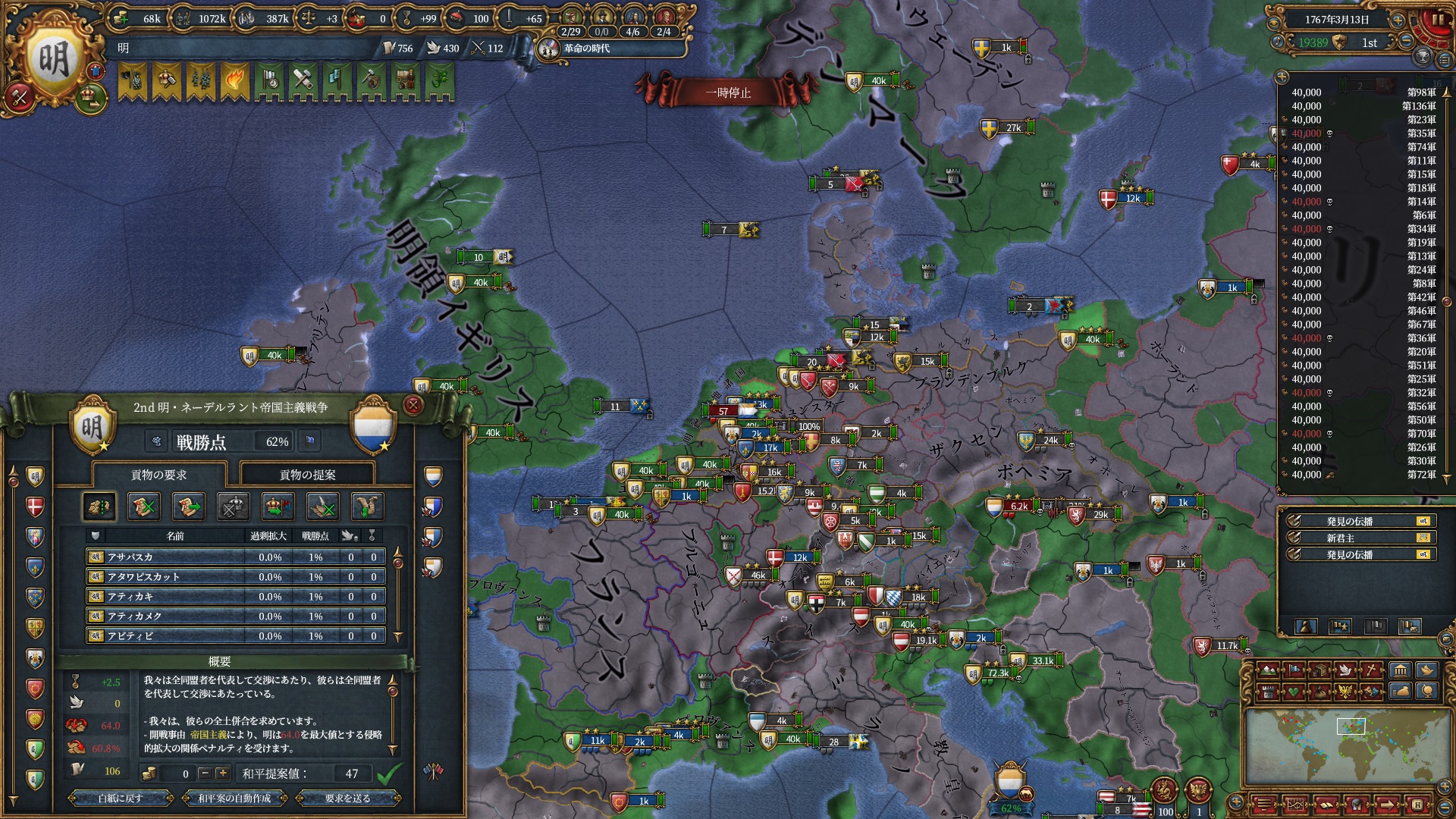Open the Netherlands war icon at bottom
This screenshot has height=819, width=1456.
tap(1010, 787)
